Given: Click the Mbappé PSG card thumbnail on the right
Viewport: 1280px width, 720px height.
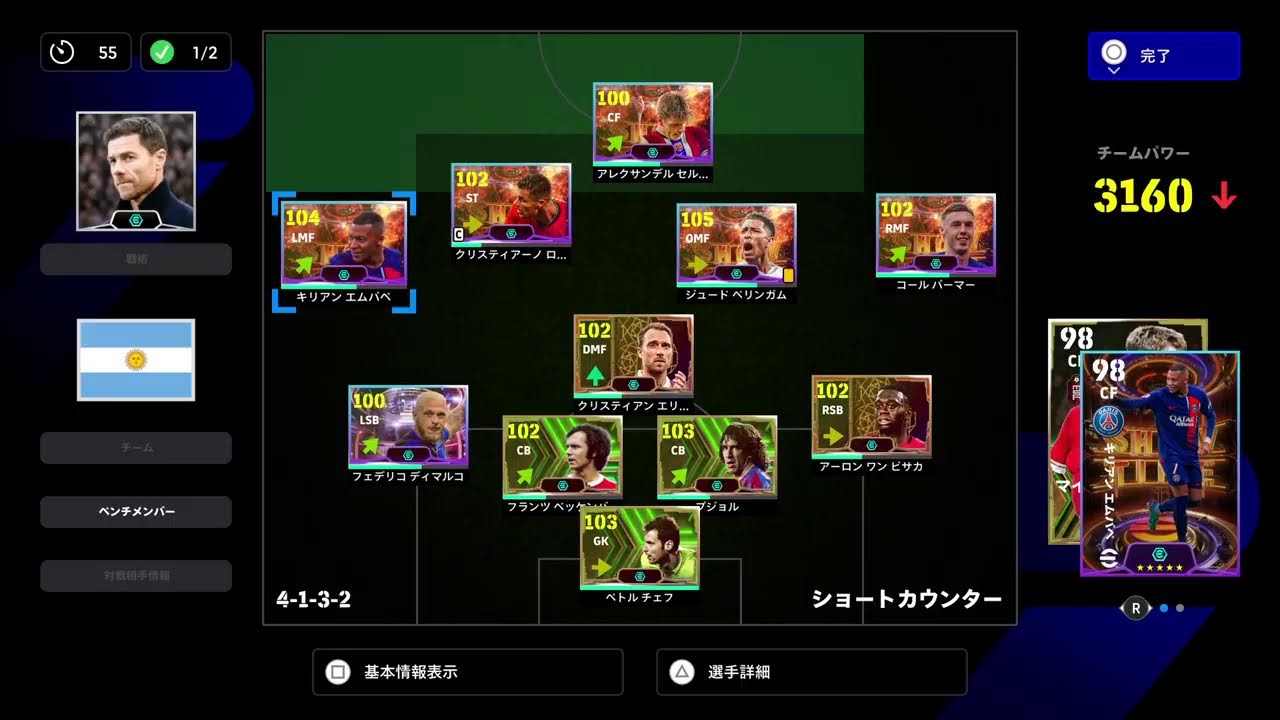Looking at the screenshot, I should click(1160, 460).
